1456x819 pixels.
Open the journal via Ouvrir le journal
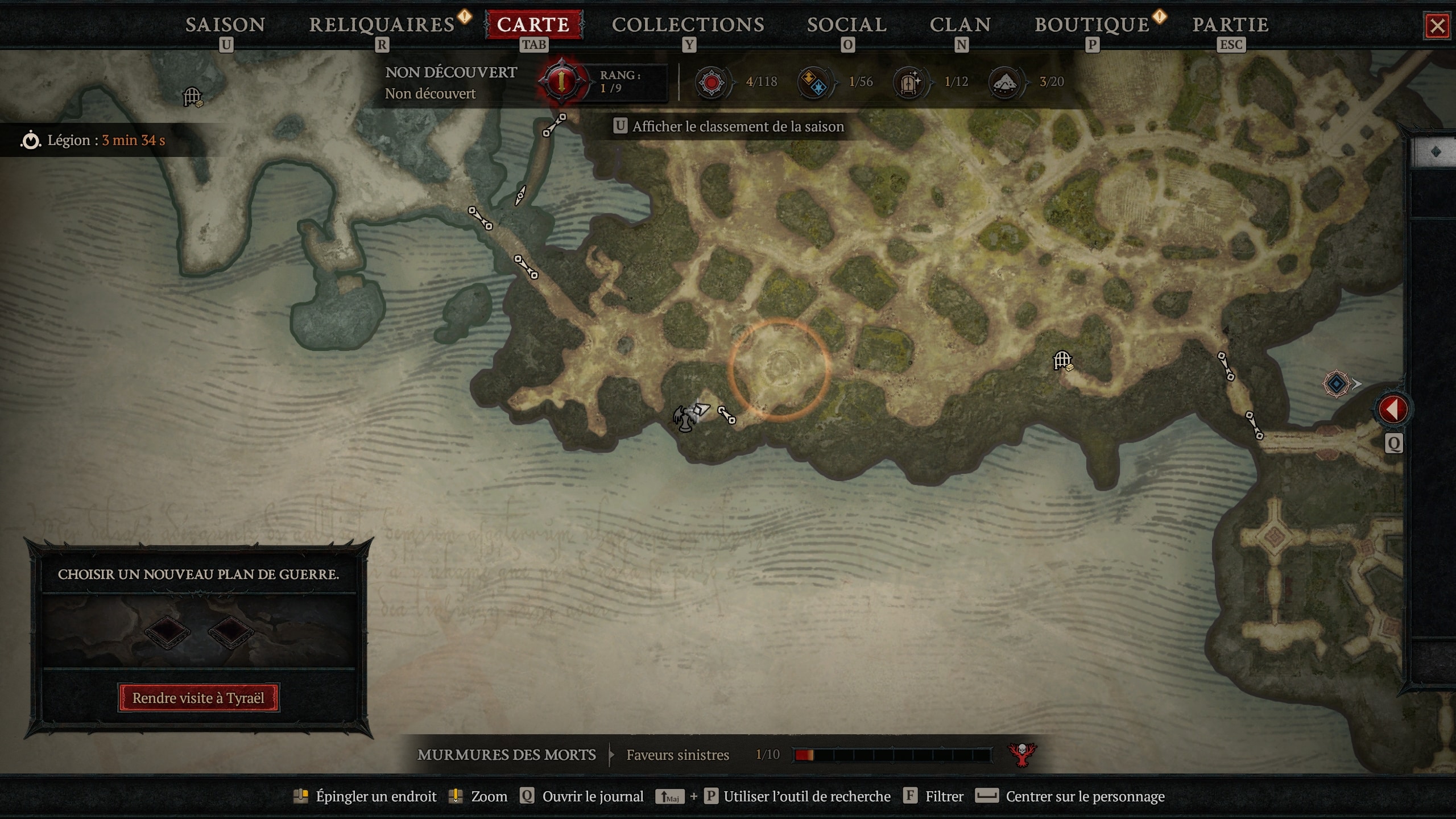(594, 797)
